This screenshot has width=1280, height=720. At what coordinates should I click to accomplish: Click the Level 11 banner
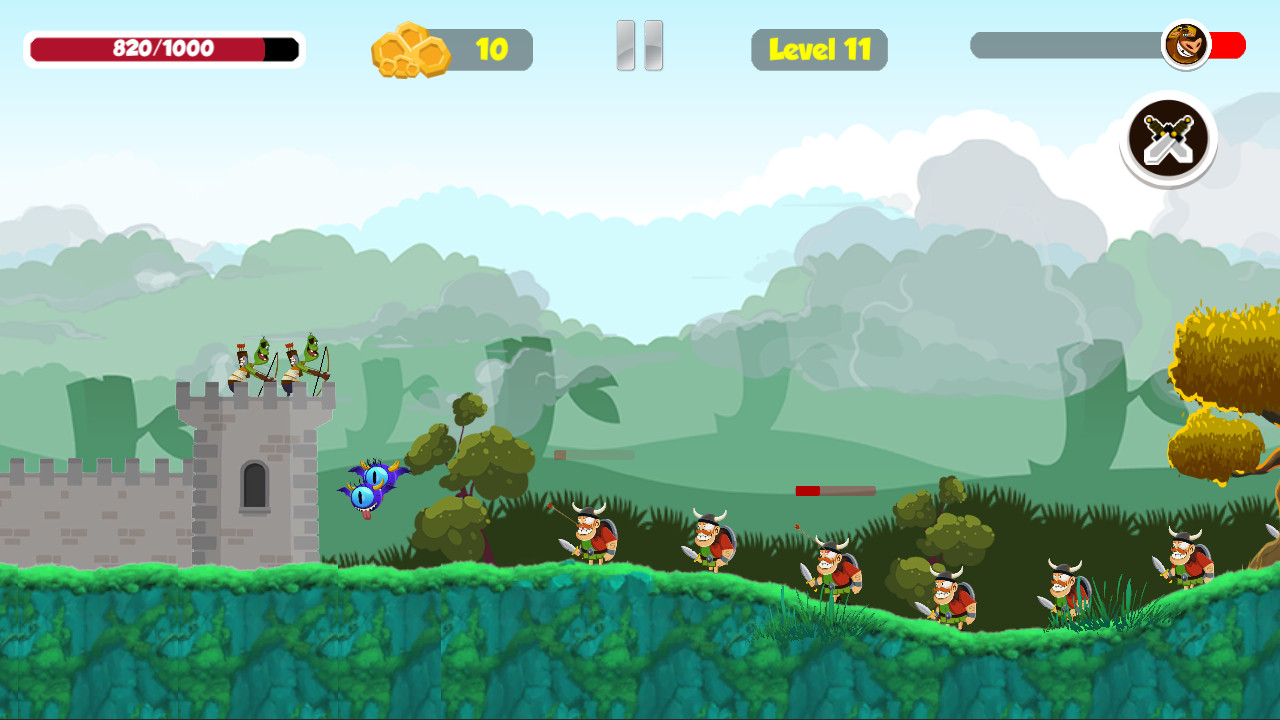pos(819,48)
